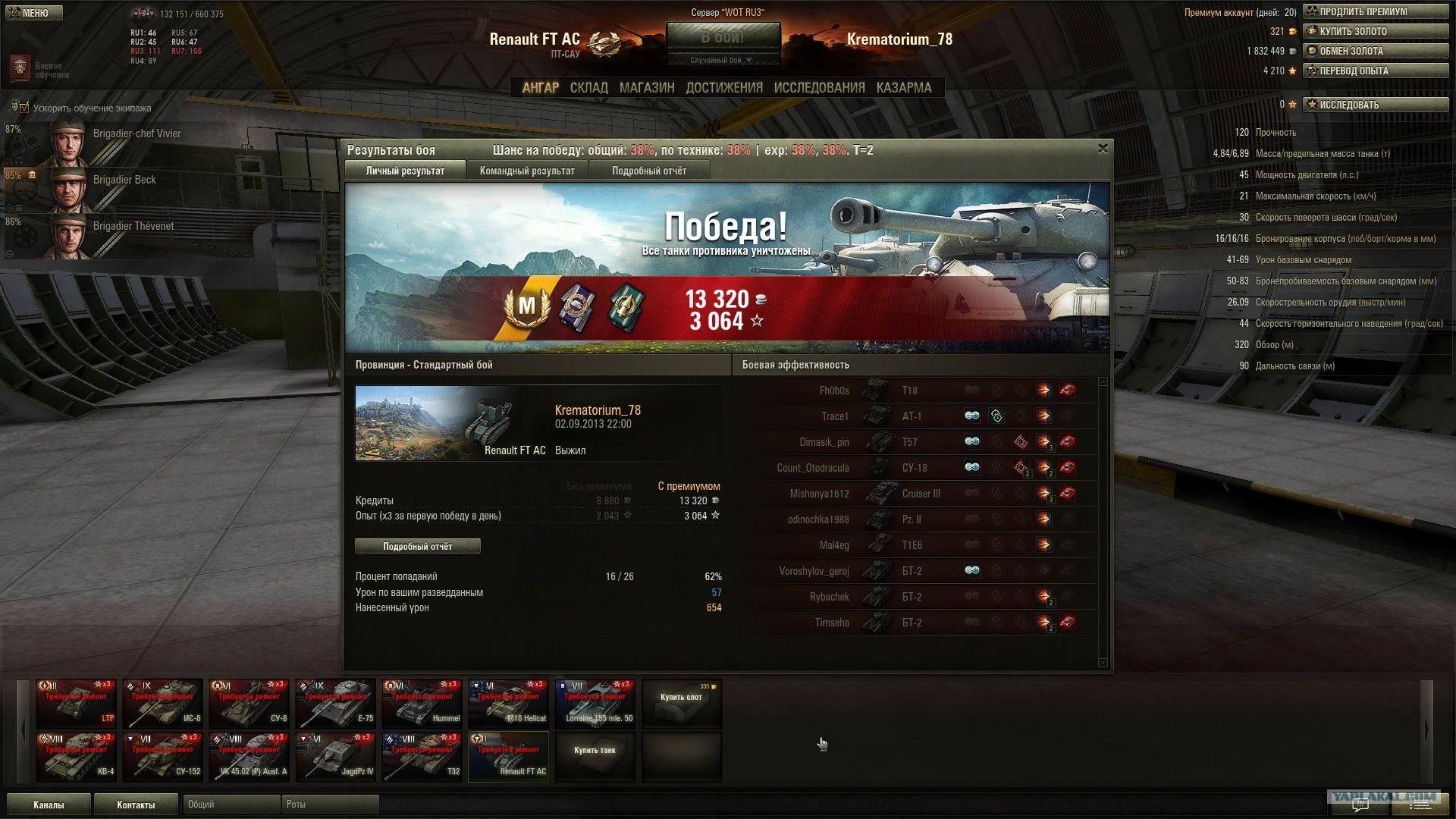Toggle Ускорить обучение экипажа checkbox
Viewport: 1456px width, 819px height.
point(24,108)
